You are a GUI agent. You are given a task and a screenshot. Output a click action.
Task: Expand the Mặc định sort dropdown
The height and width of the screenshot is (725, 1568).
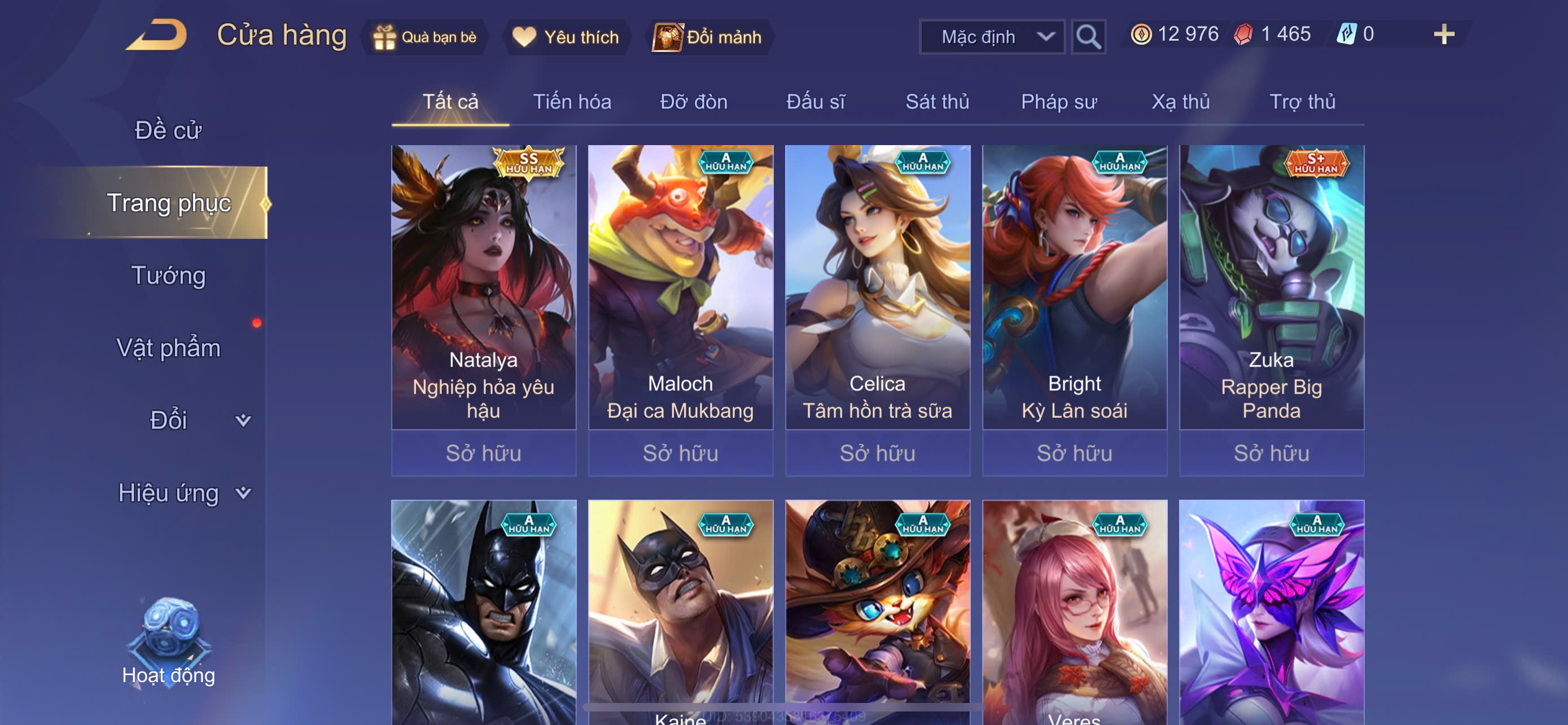click(x=992, y=37)
